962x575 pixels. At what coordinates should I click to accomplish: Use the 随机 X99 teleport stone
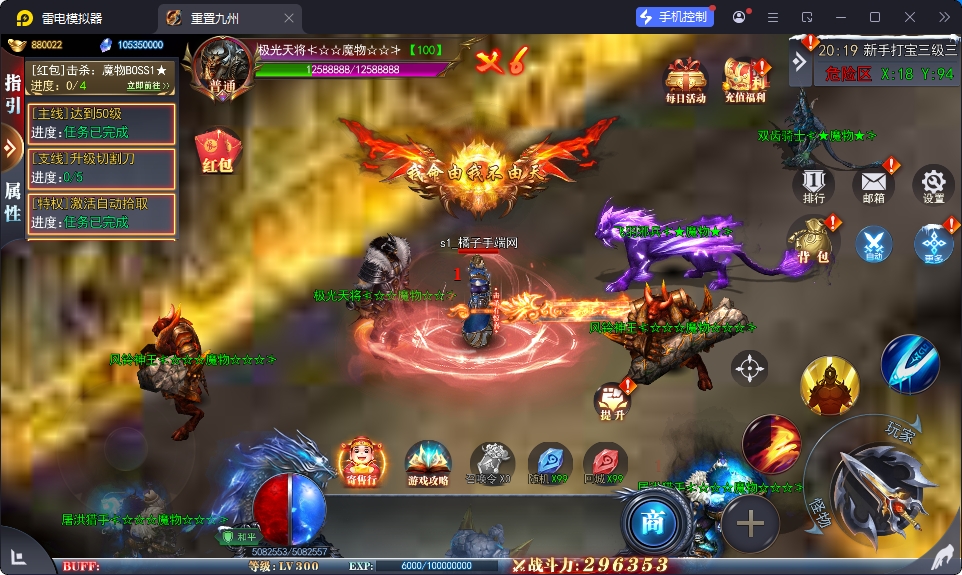pyautogui.click(x=549, y=463)
